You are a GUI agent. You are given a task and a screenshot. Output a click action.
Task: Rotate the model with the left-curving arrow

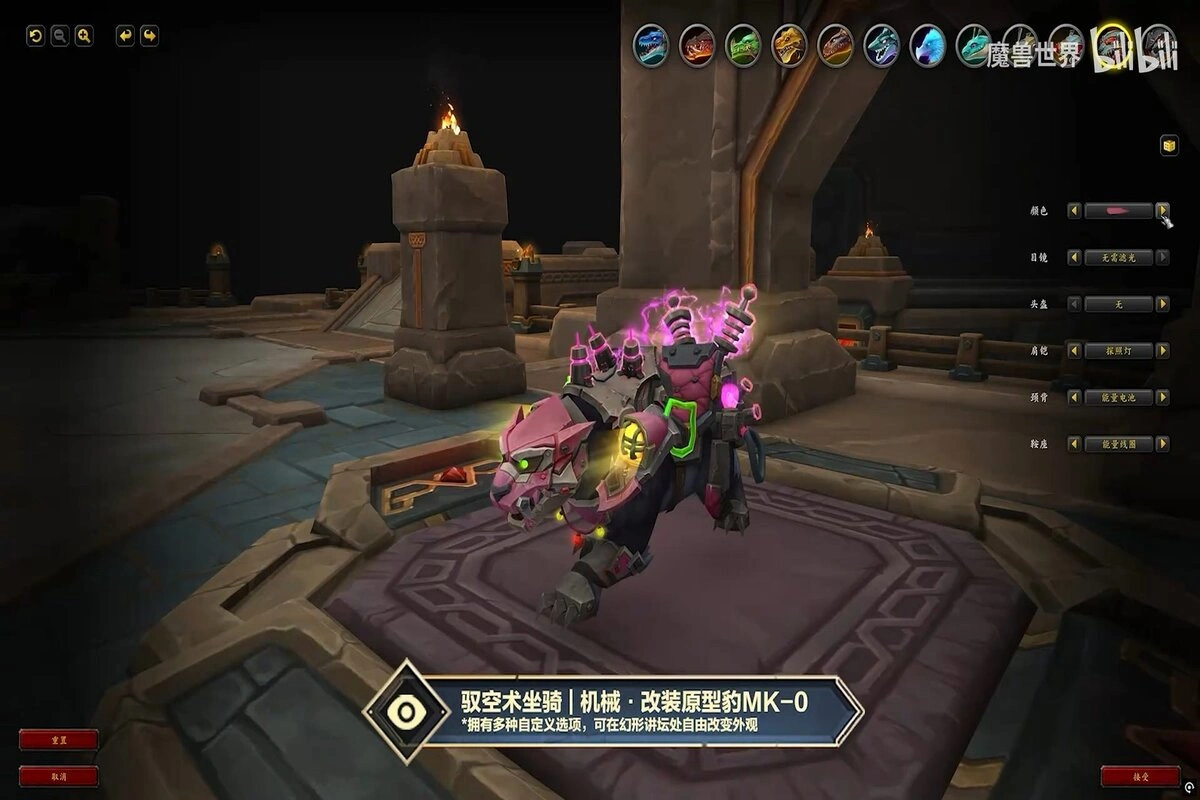point(125,36)
